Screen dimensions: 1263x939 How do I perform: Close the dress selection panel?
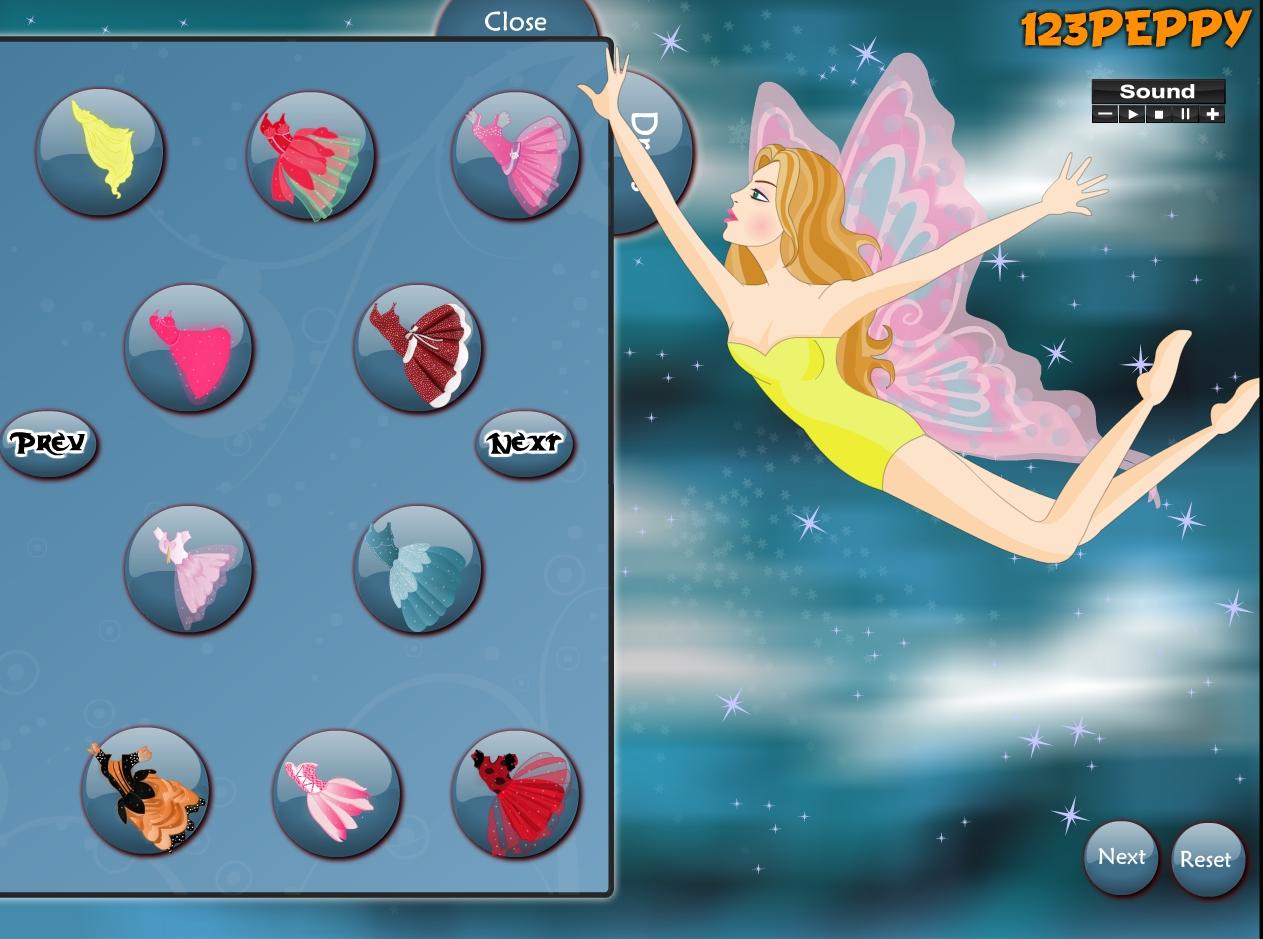coord(515,22)
